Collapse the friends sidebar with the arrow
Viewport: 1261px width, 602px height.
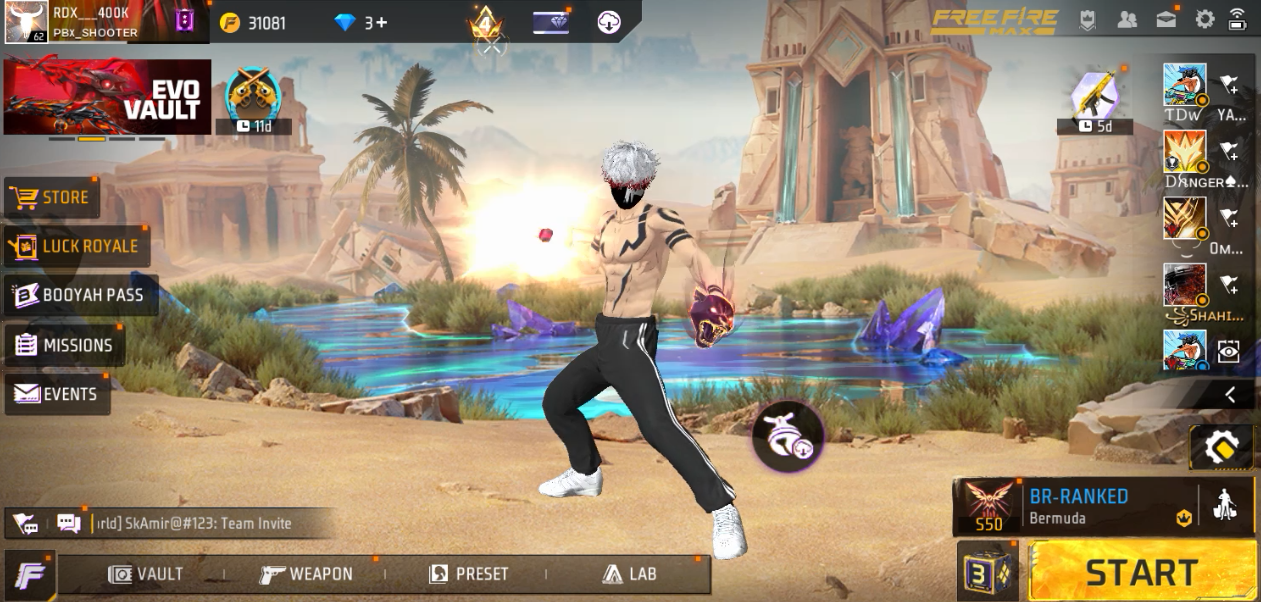pyautogui.click(x=1230, y=395)
